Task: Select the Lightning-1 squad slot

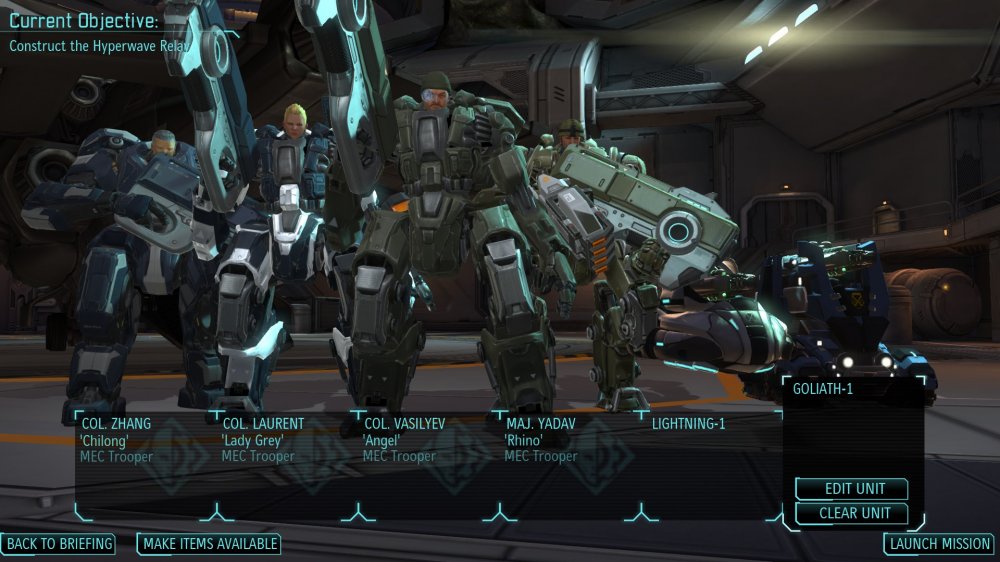Action: pos(708,462)
